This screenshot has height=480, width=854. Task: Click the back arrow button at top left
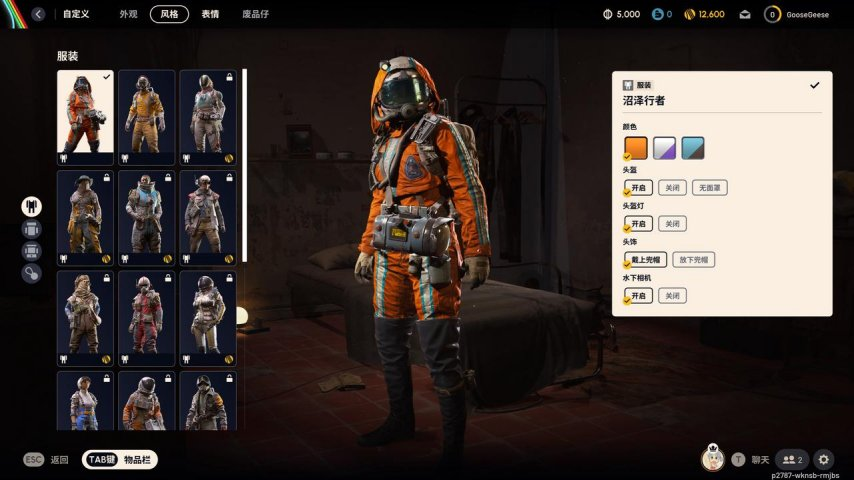pos(38,14)
